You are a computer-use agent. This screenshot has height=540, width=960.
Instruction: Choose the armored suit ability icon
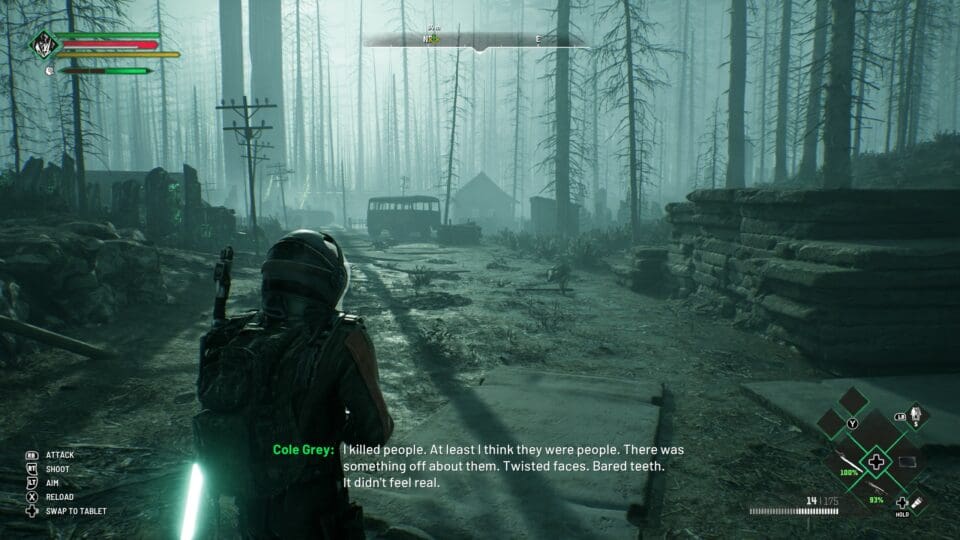click(x=917, y=414)
